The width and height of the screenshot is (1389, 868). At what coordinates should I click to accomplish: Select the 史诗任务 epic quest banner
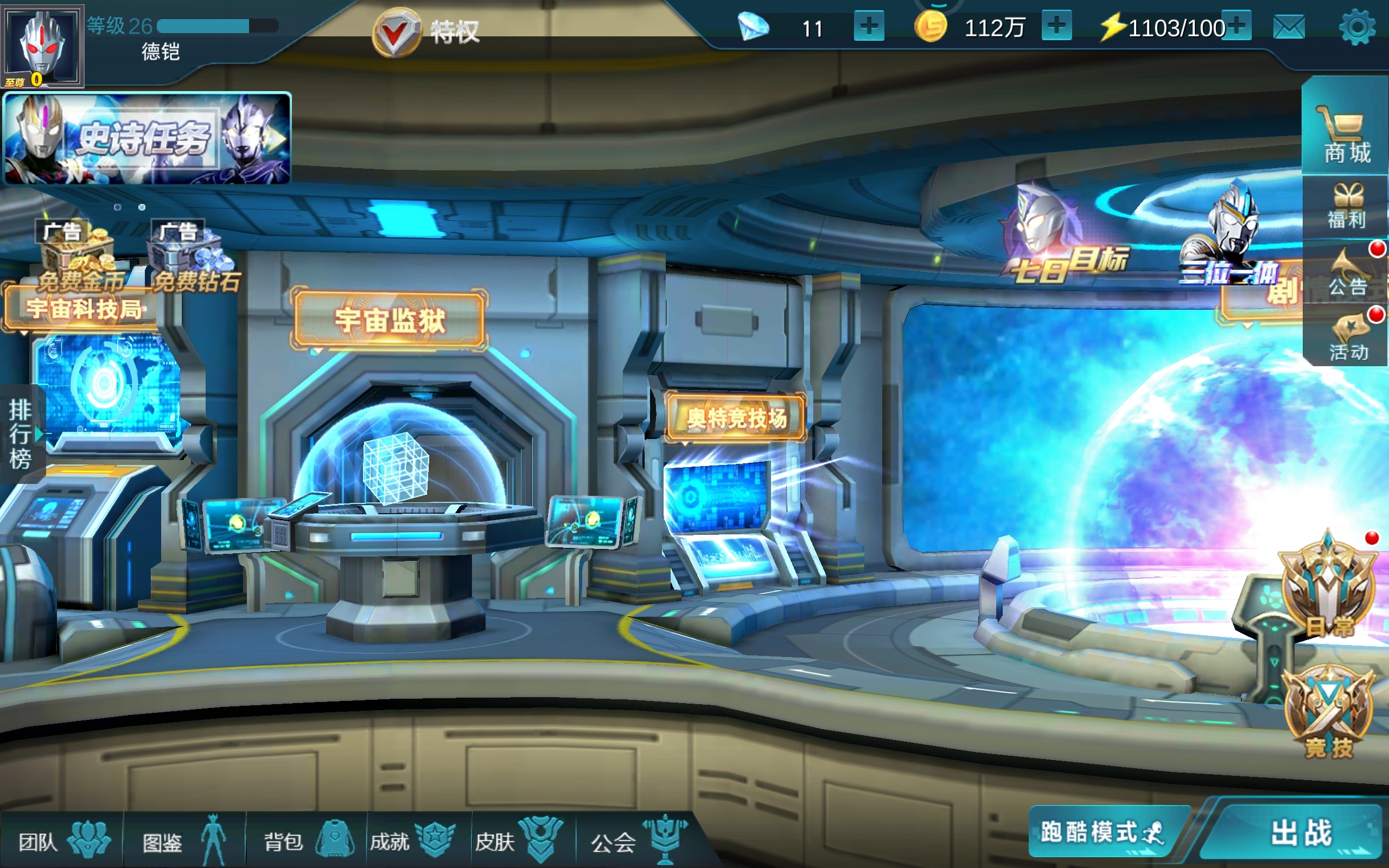(x=148, y=138)
